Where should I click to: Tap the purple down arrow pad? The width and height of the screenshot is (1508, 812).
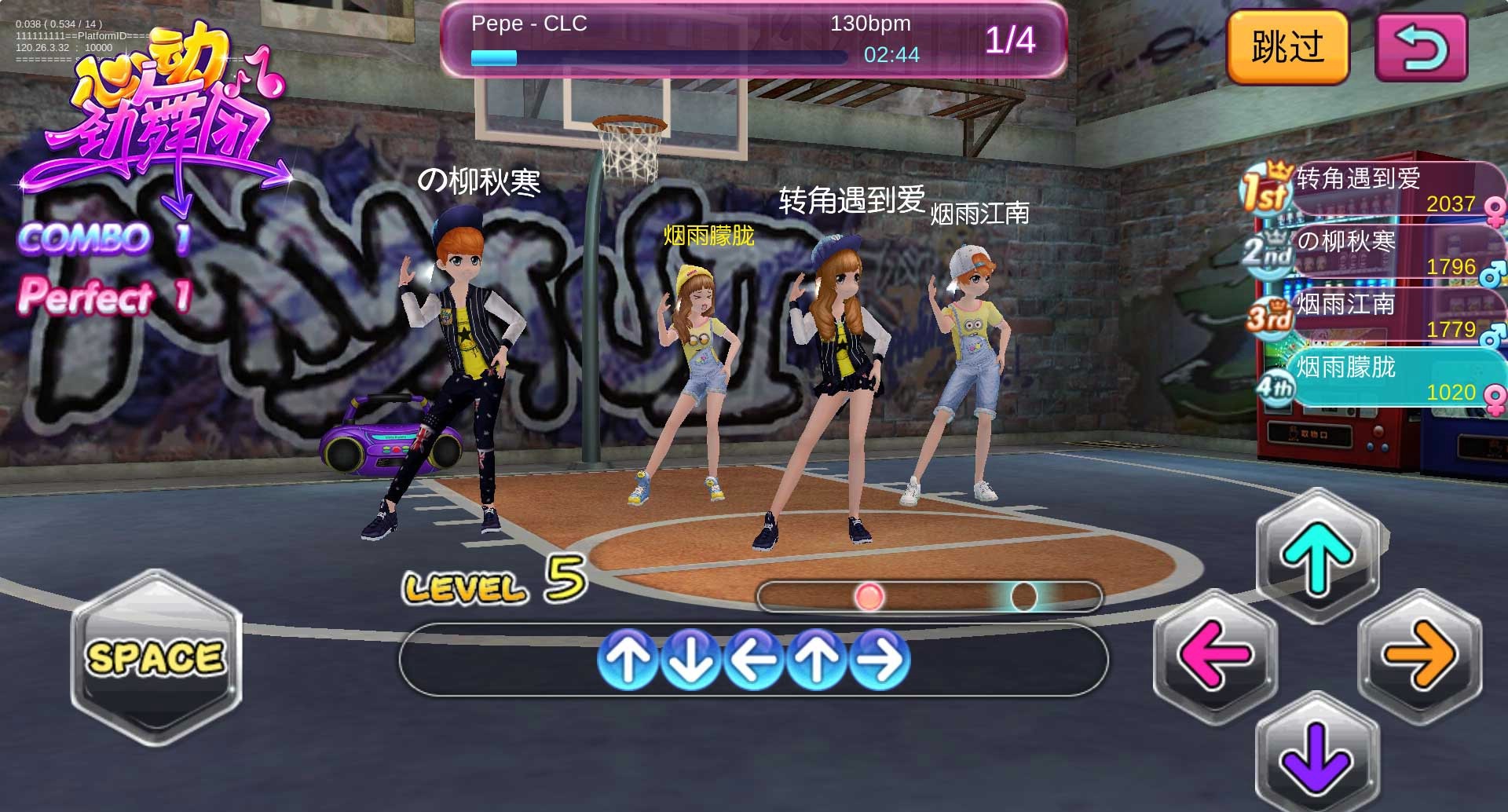1317,755
